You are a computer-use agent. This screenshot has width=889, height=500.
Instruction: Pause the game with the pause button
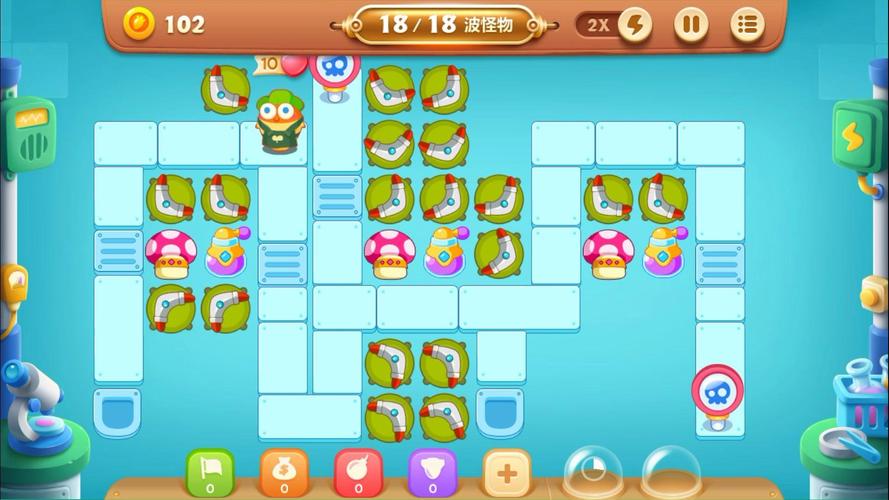690,24
